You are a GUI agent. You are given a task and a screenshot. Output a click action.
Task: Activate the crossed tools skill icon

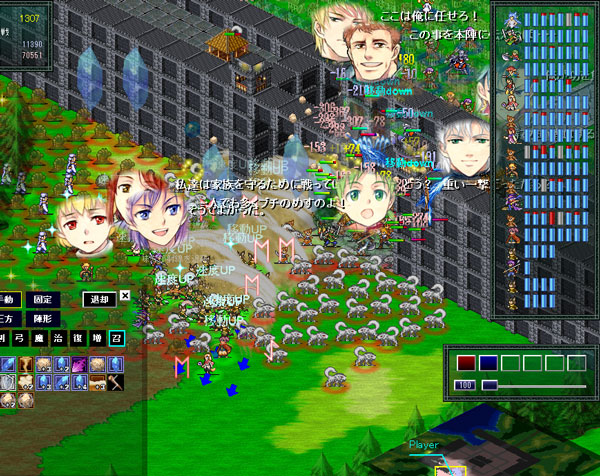(x=117, y=381)
